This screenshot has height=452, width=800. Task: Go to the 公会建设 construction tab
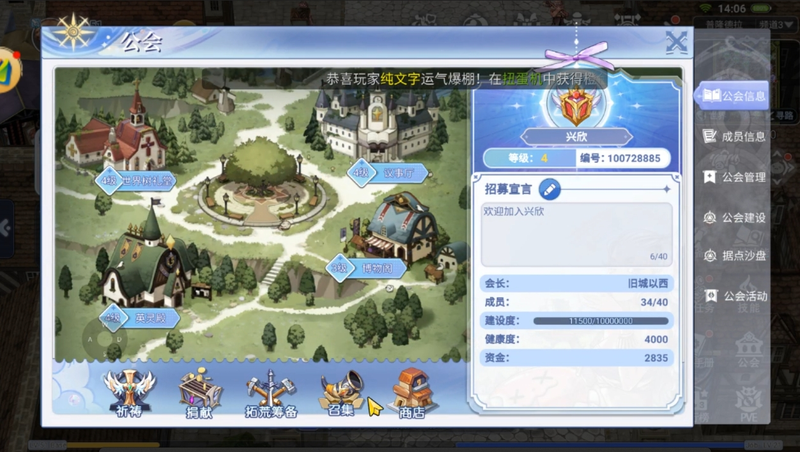pos(734,217)
